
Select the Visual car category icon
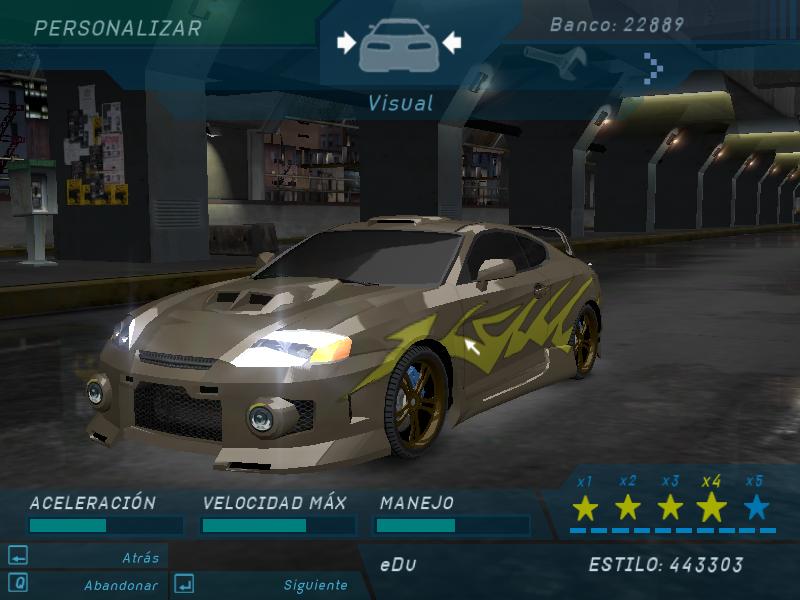(x=399, y=44)
